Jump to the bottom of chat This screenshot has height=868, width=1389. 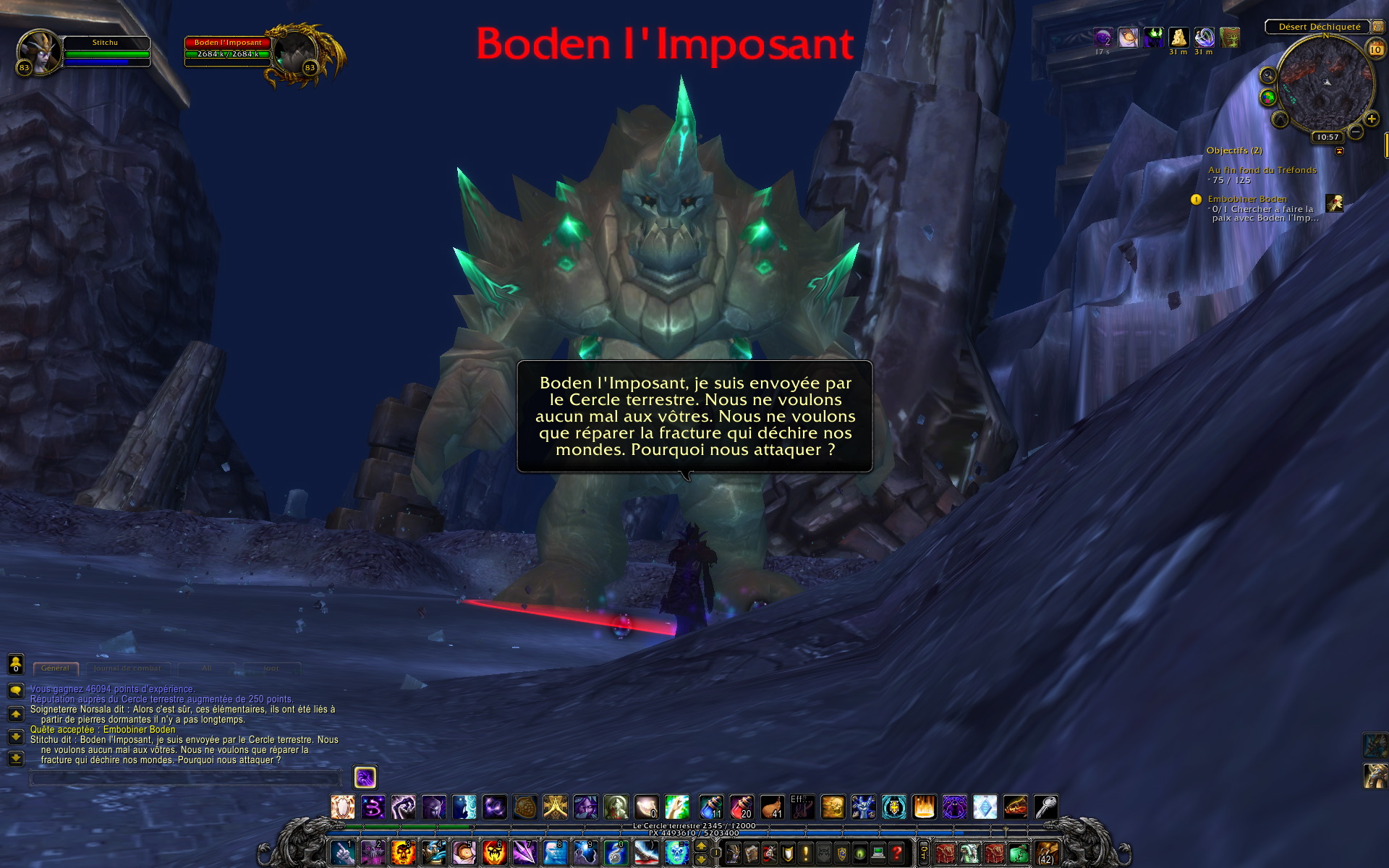(x=15, y=758)
